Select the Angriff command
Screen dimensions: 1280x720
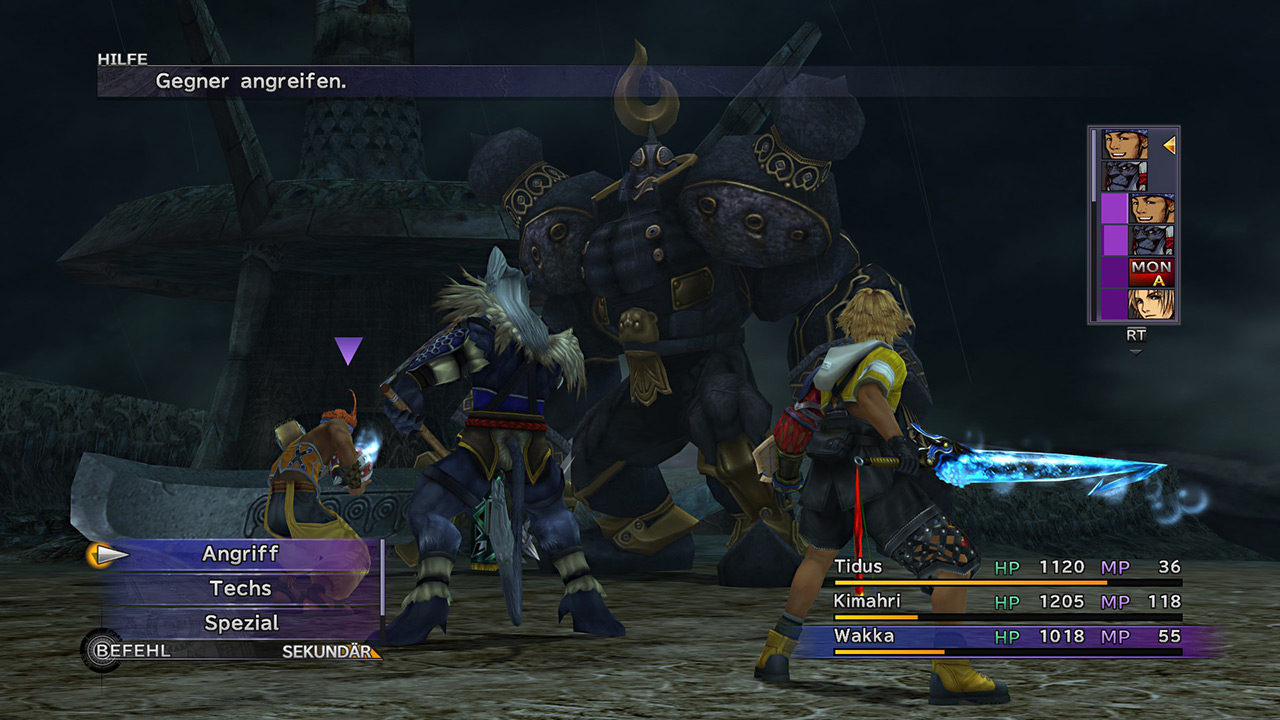click(x=241, y=554)
